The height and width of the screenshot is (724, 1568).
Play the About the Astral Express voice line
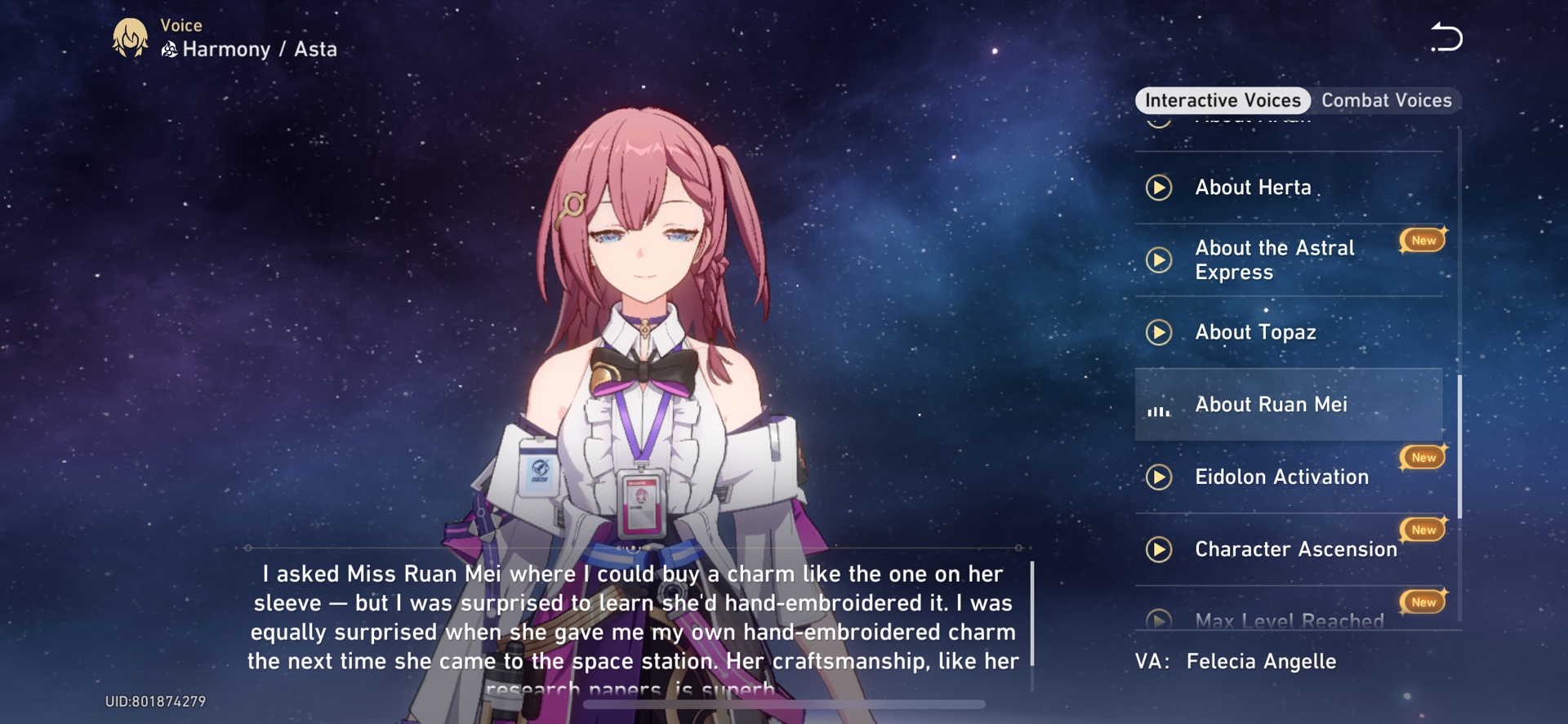[x=1158, y=260]
